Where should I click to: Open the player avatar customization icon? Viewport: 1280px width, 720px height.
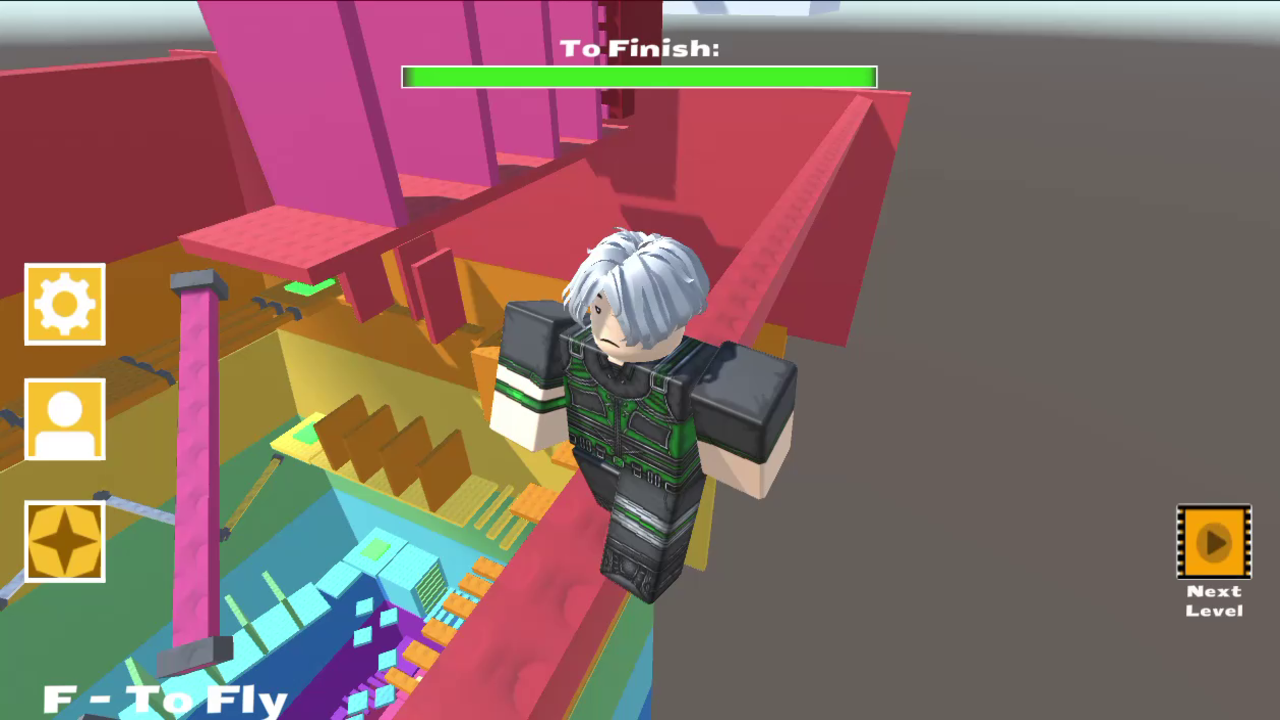pyautogui.click(x=64, y=418)
